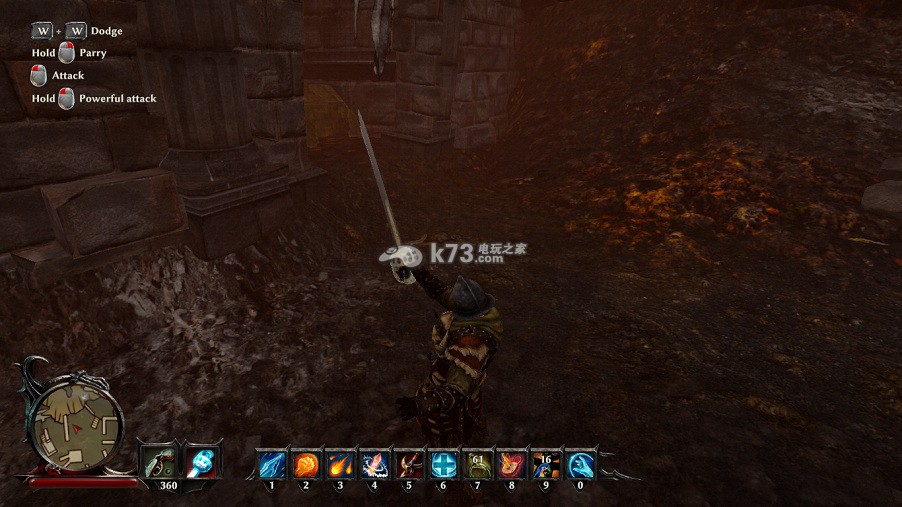Use the blue slash skill in slot 1
The width and height of the screenshot is (902, 507).
click(x=272, y=465)
